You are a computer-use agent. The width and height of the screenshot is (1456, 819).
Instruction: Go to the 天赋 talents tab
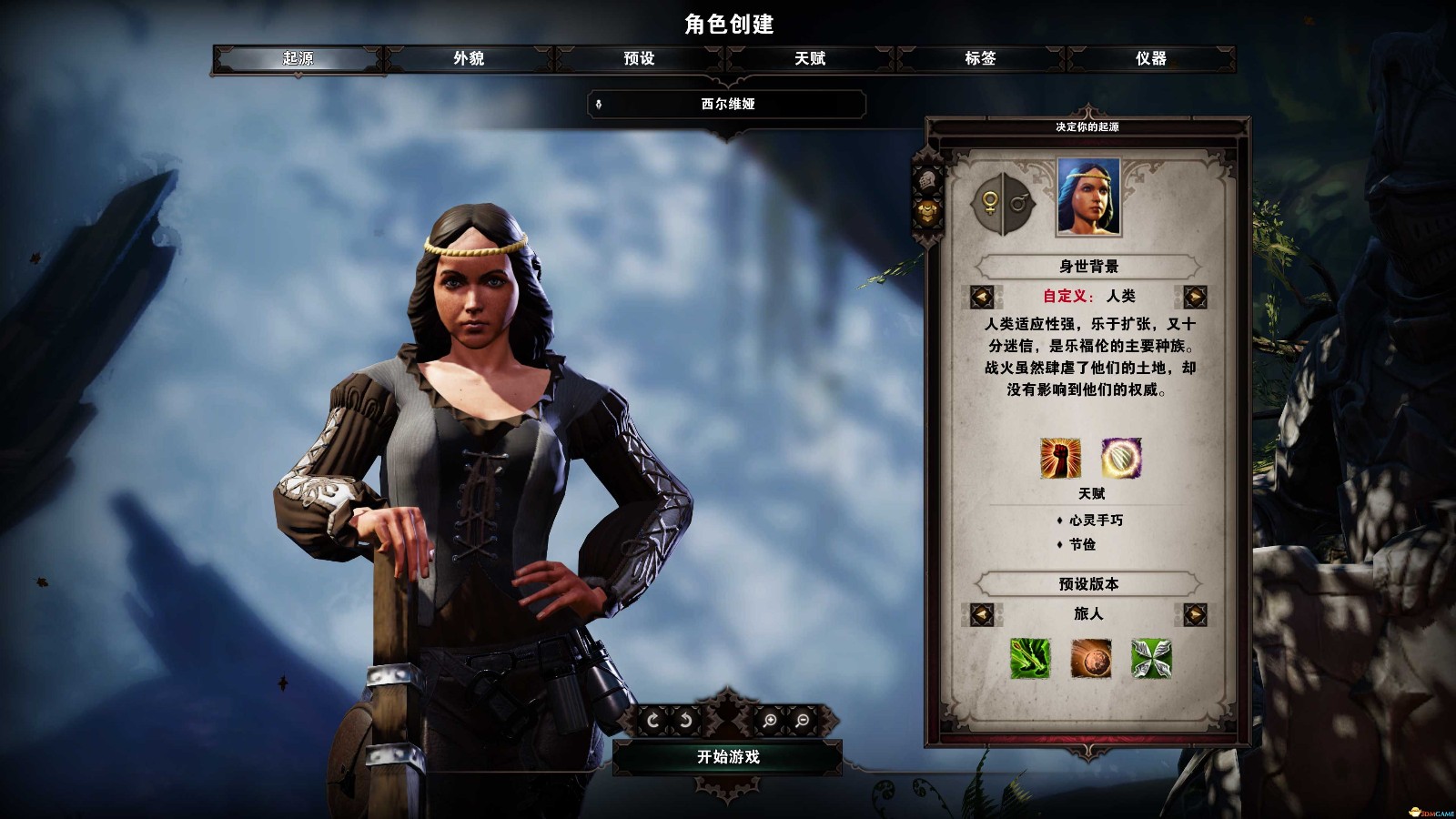click(x=810, y=58)
